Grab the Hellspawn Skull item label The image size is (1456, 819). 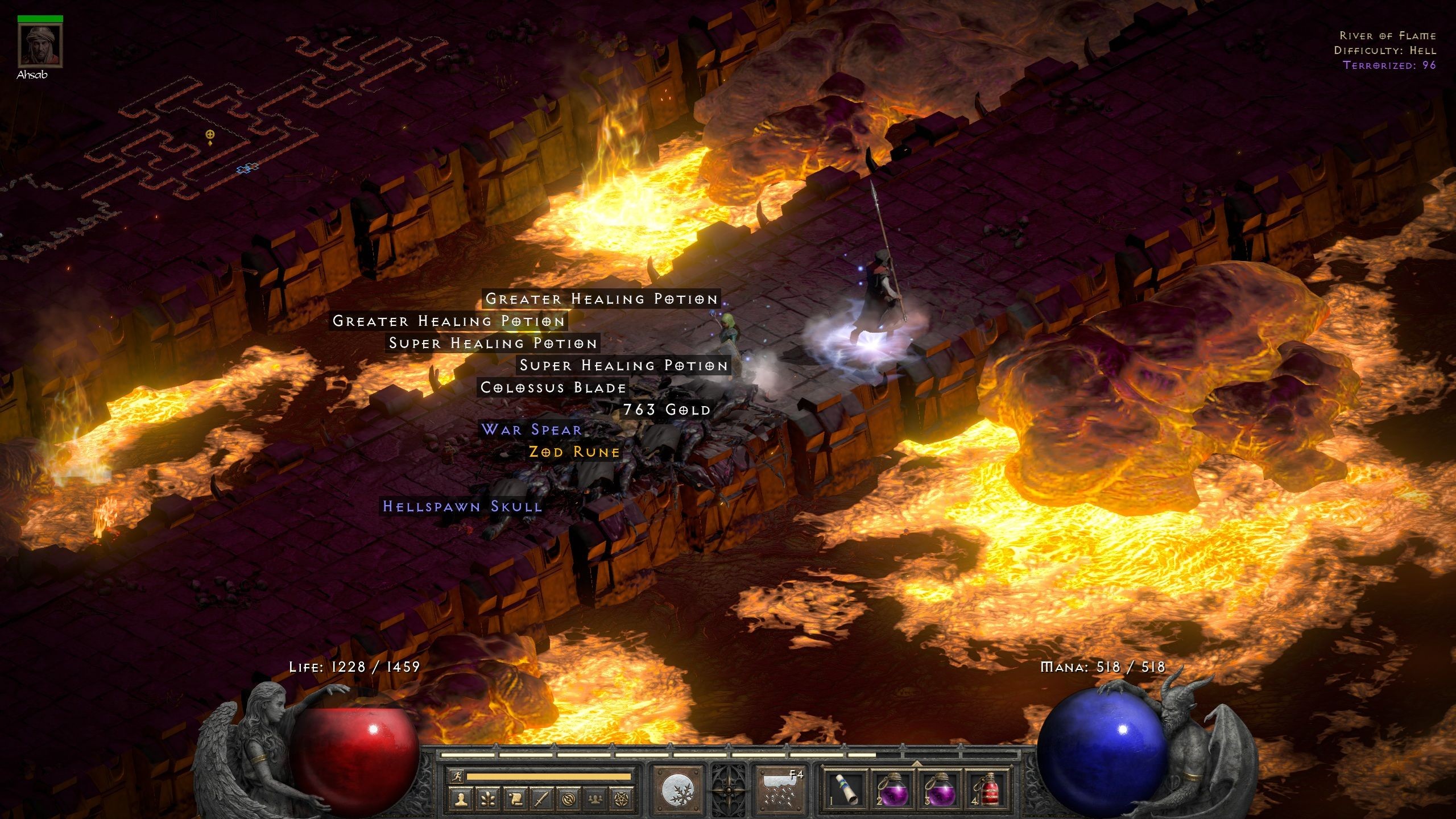462,507
